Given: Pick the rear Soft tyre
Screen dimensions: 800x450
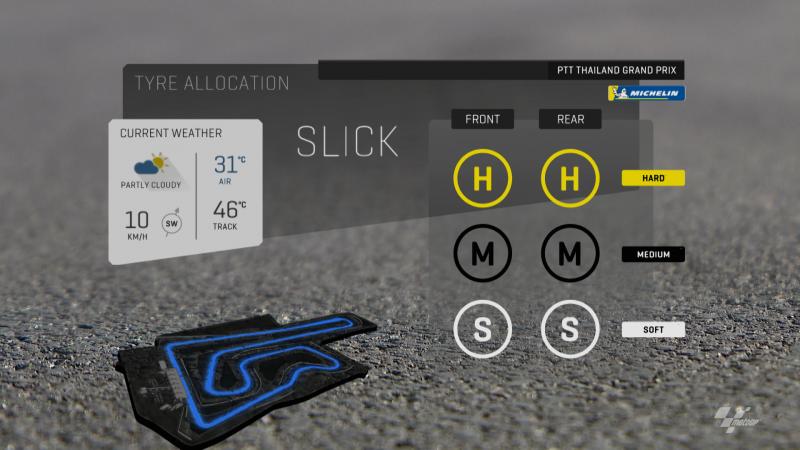Looking at the screenshot, I should click(x=570, y=329).
